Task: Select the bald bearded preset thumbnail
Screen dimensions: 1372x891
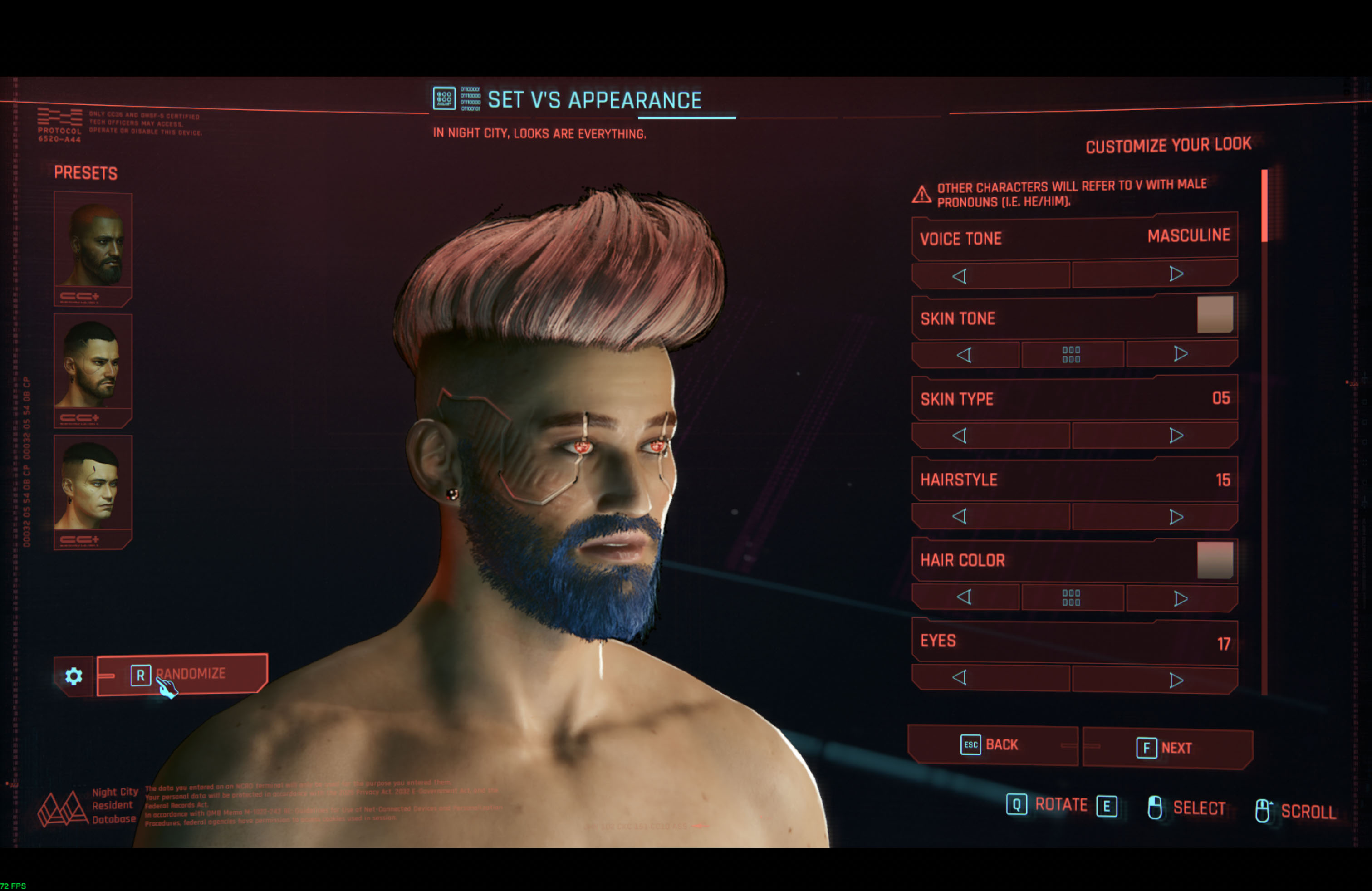Action: point(93,245)
